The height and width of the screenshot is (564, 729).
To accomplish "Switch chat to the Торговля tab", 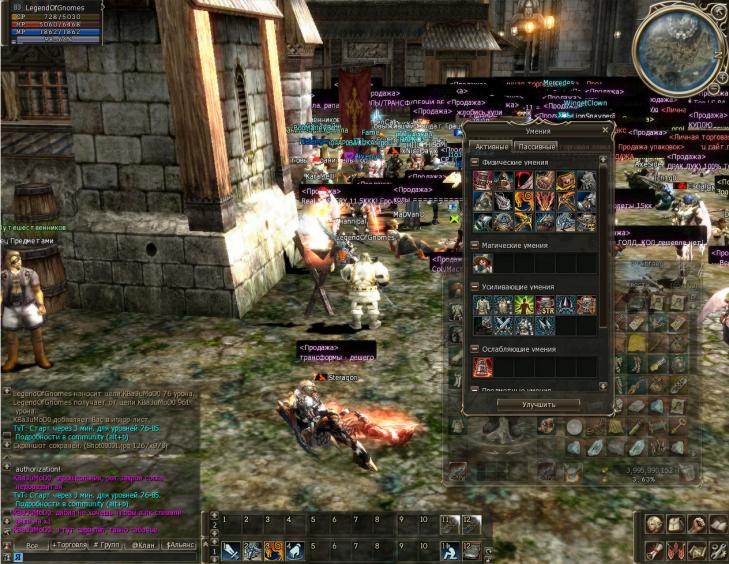I will (69, 545).
